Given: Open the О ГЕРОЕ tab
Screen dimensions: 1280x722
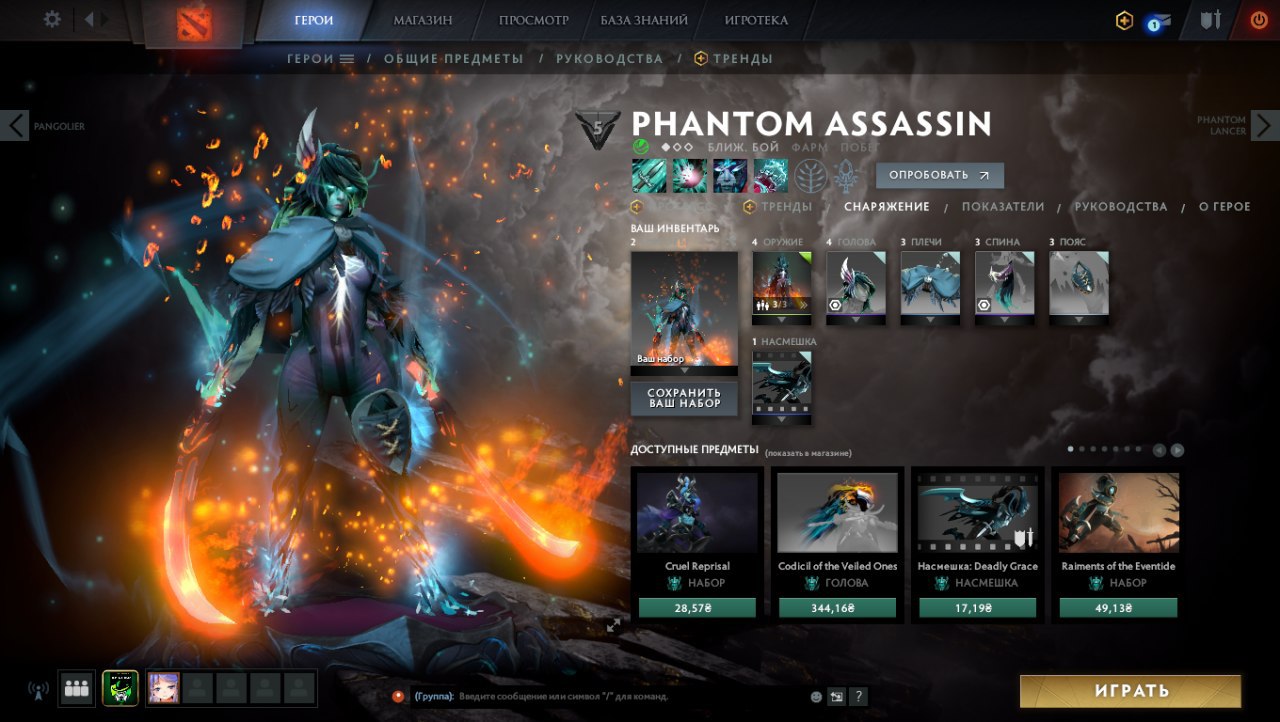Looking at the screenshot, I should [1224, 207].
